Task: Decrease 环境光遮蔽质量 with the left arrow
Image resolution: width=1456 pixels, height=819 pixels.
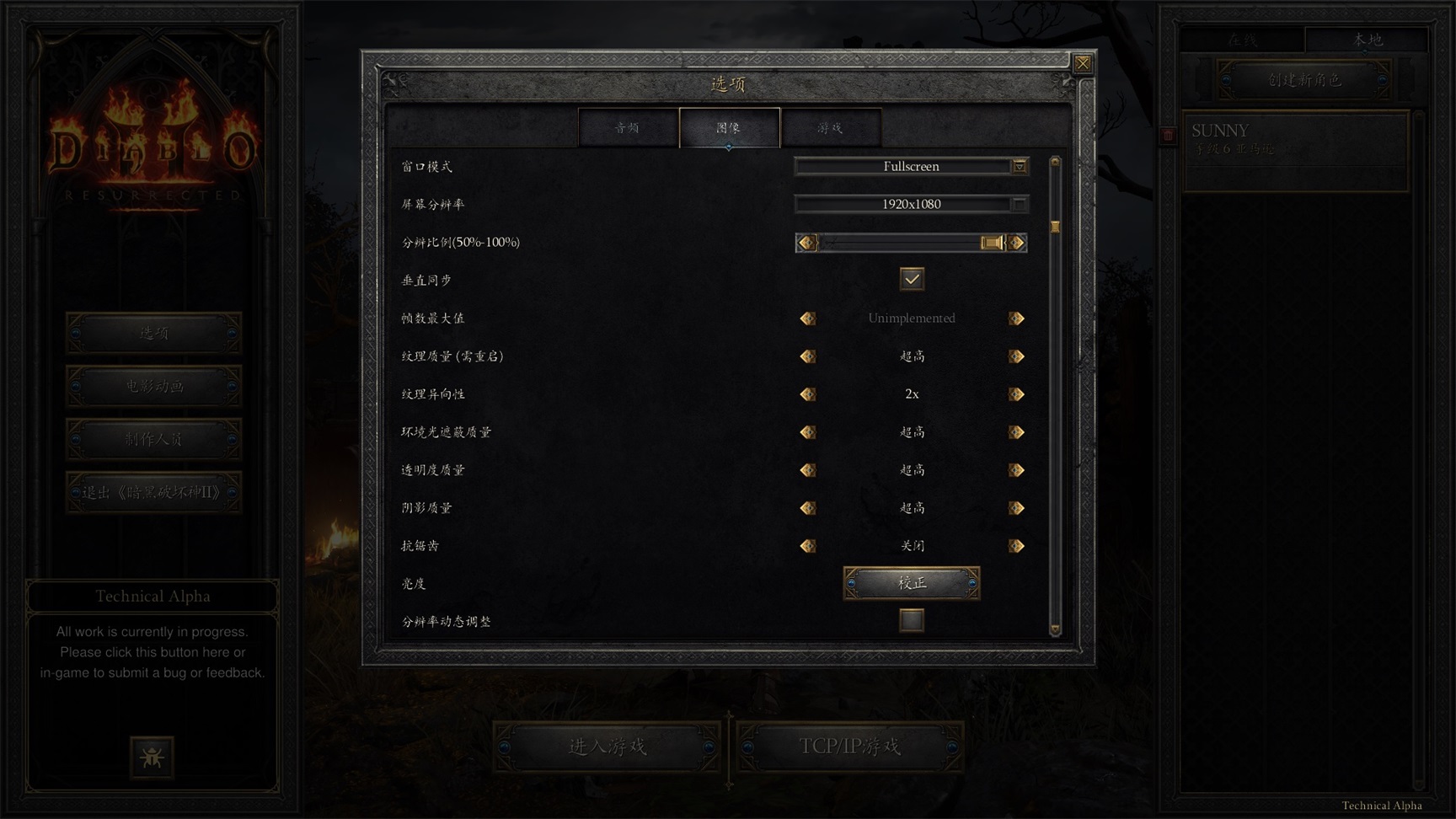Action: 807,431
